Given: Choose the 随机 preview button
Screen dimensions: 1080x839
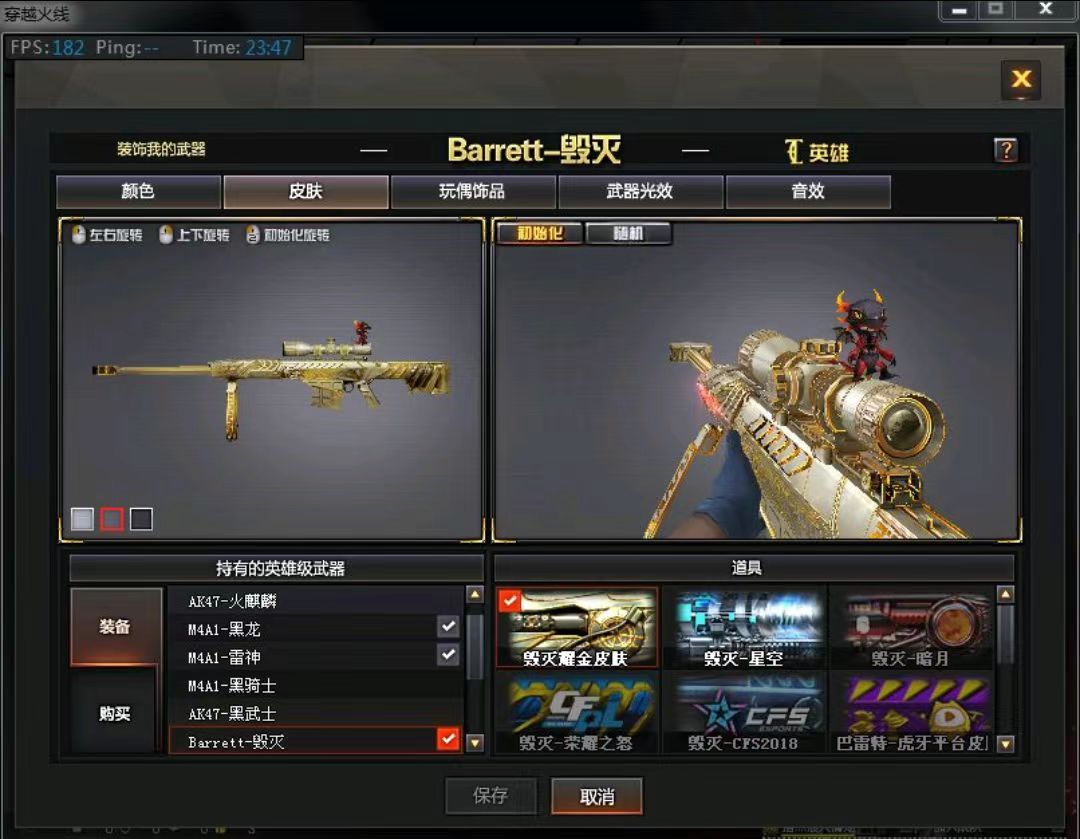Looking at the screenshot, I should pyautogui.click(x=628, y=234).
